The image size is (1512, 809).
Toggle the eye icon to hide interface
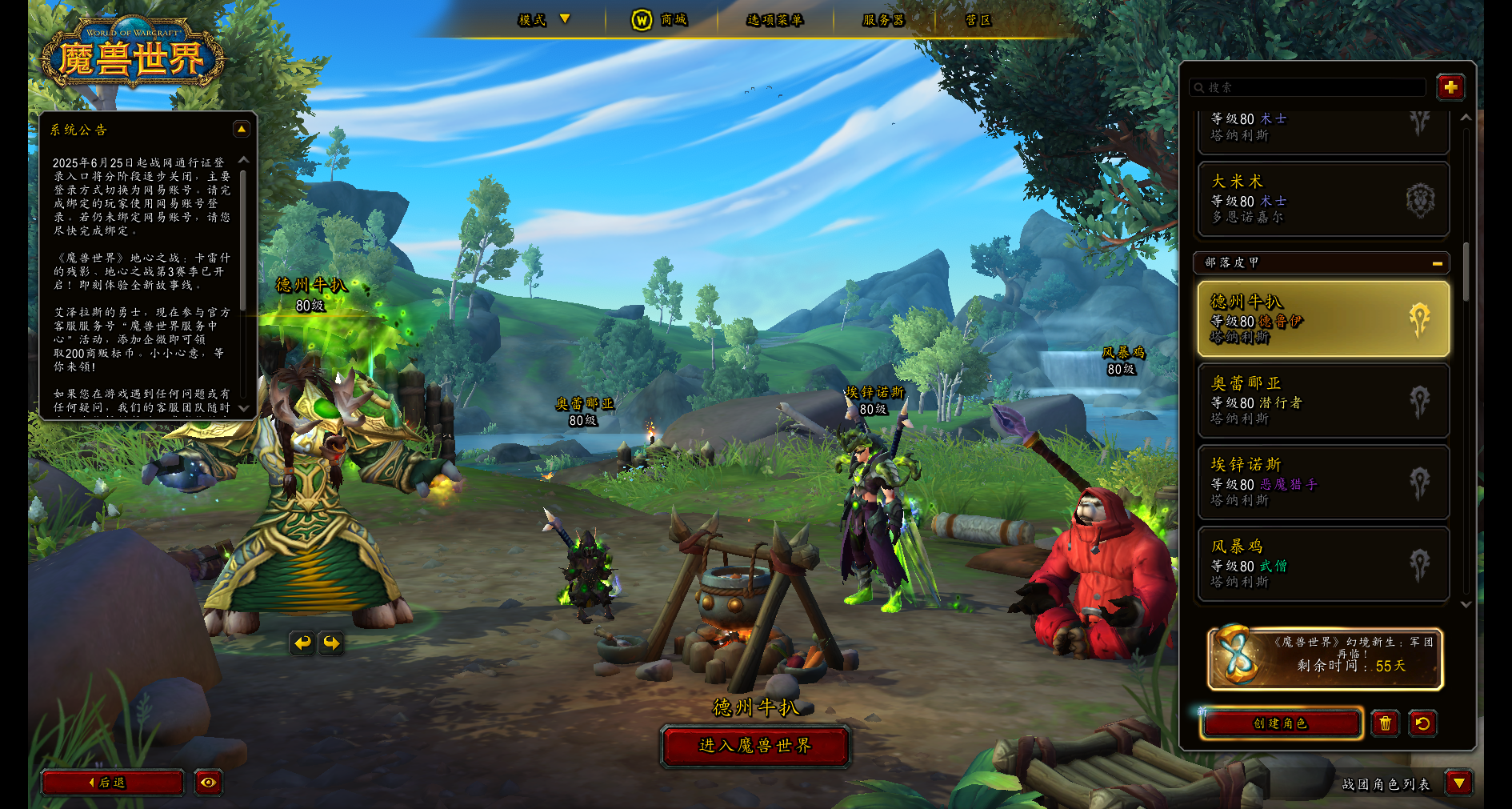[x=208, y=783]
